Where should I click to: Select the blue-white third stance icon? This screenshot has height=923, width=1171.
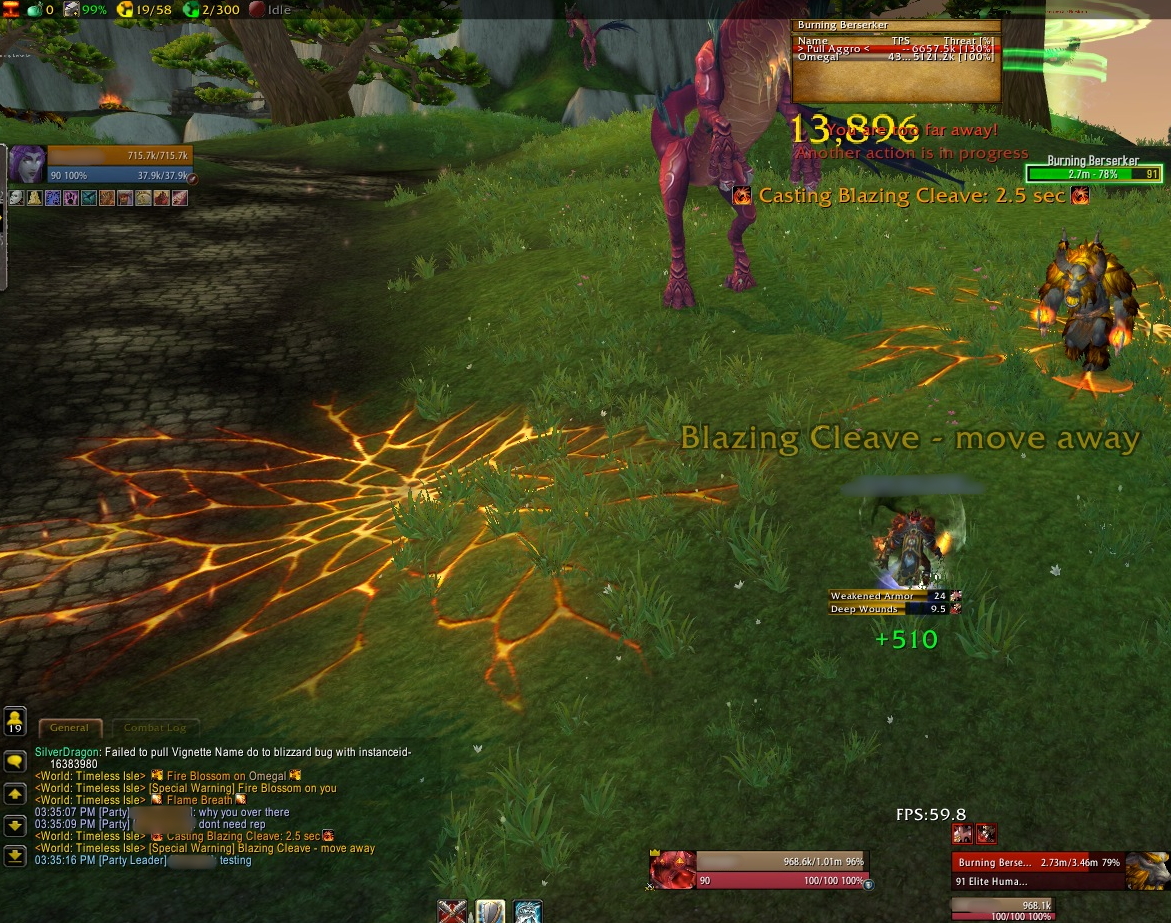coord(528,912)
